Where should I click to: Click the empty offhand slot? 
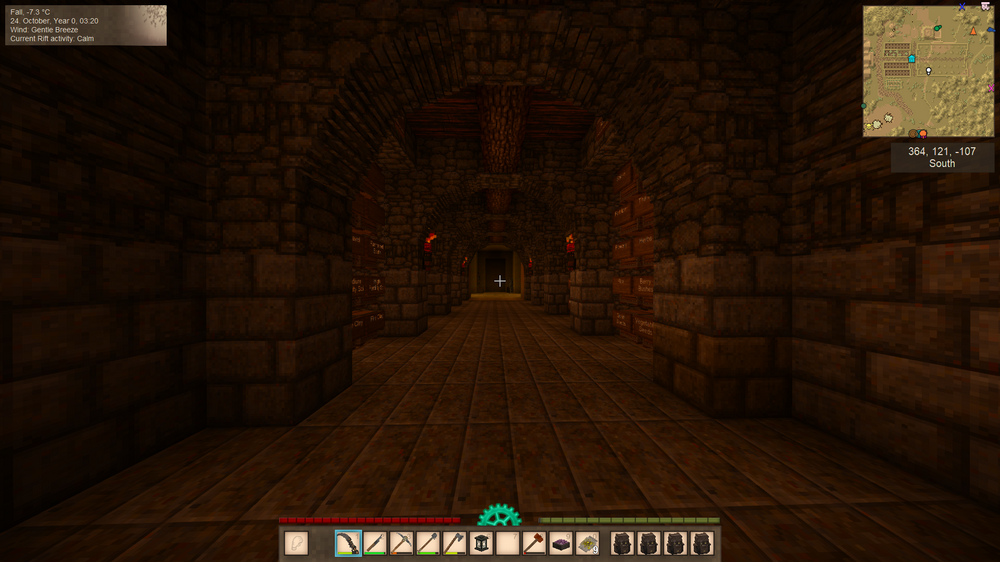click(296, 543)
